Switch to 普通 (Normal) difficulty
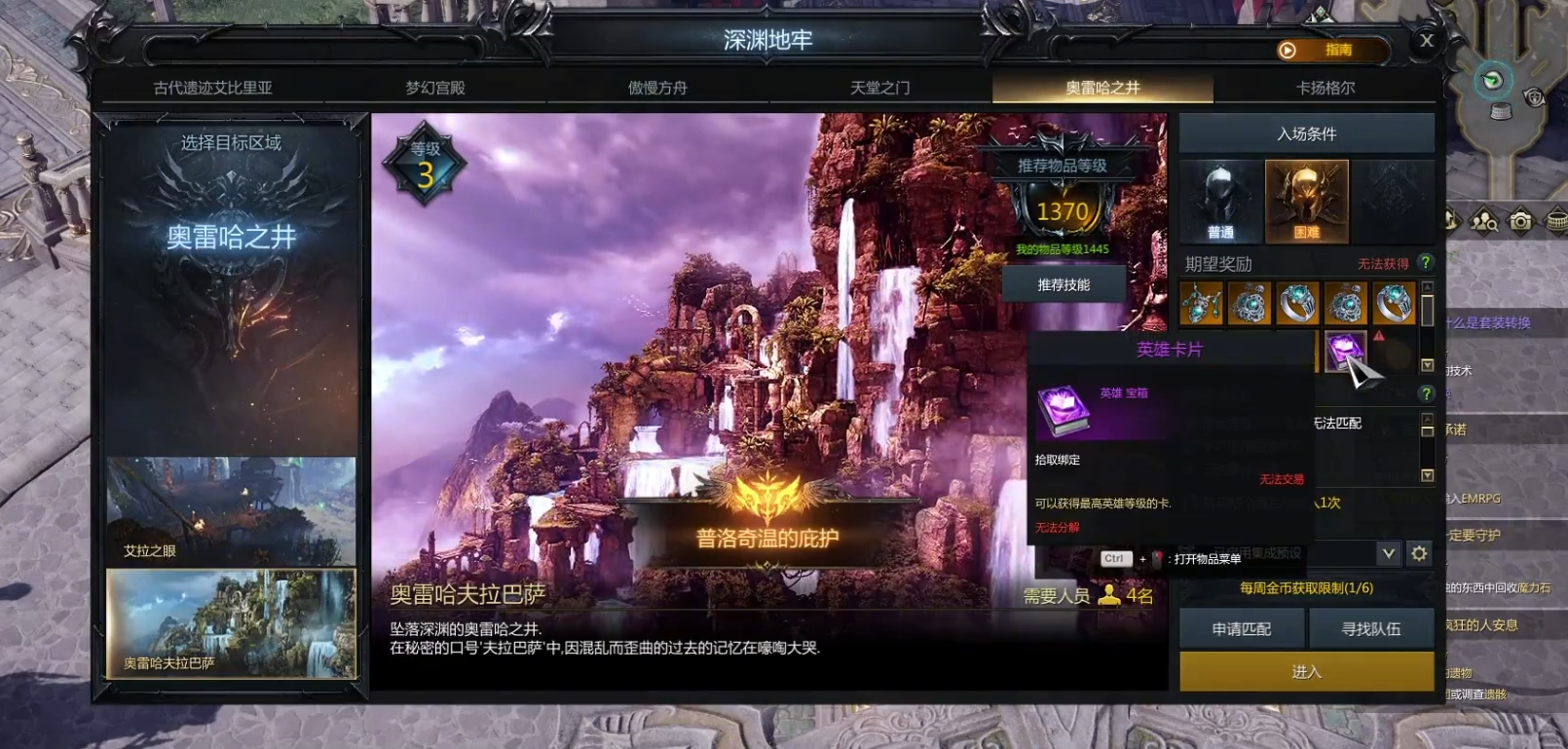 pos(1219,202)
